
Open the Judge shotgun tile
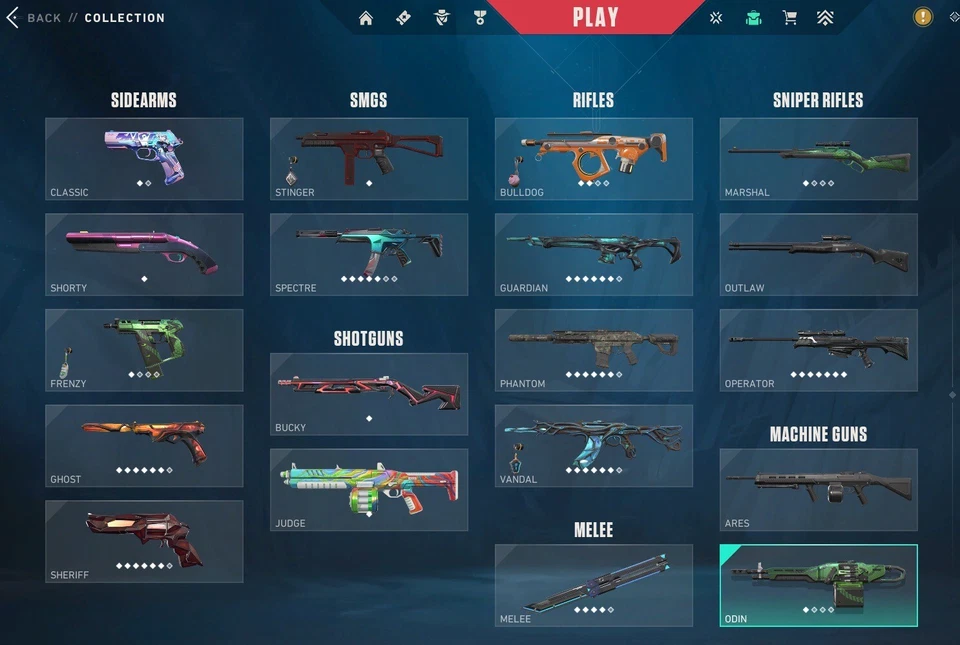point(369,489)
